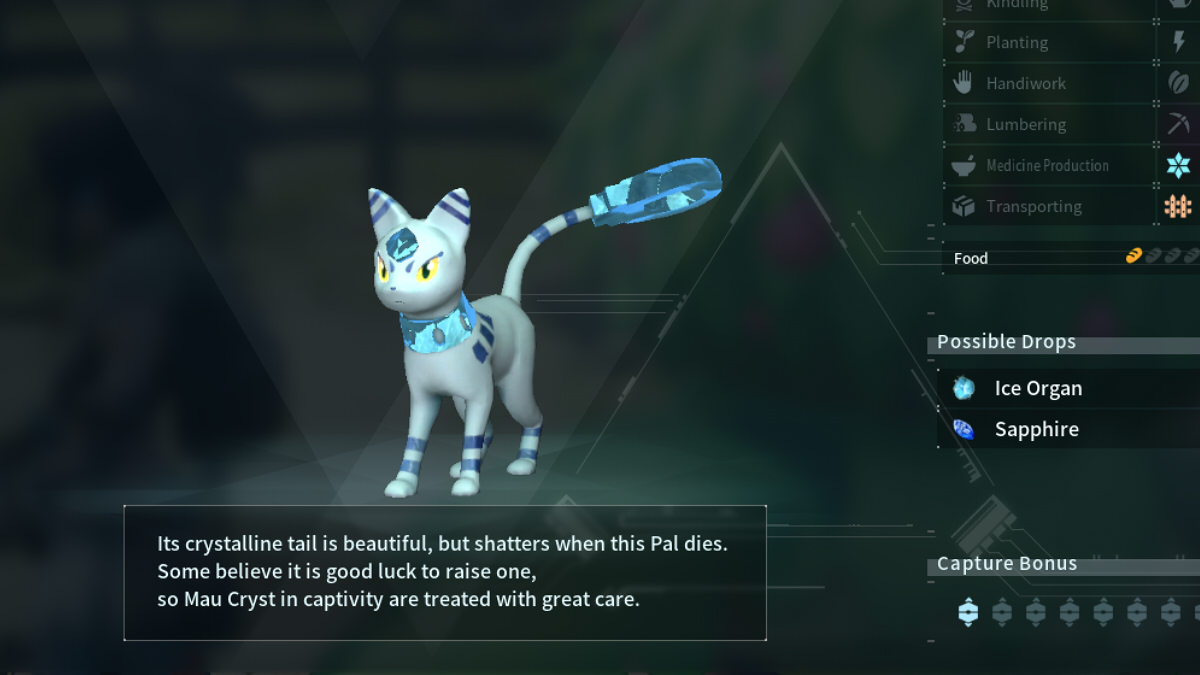
Task: Select the Medicine Production entry
Action: [x=1049, y=165]
